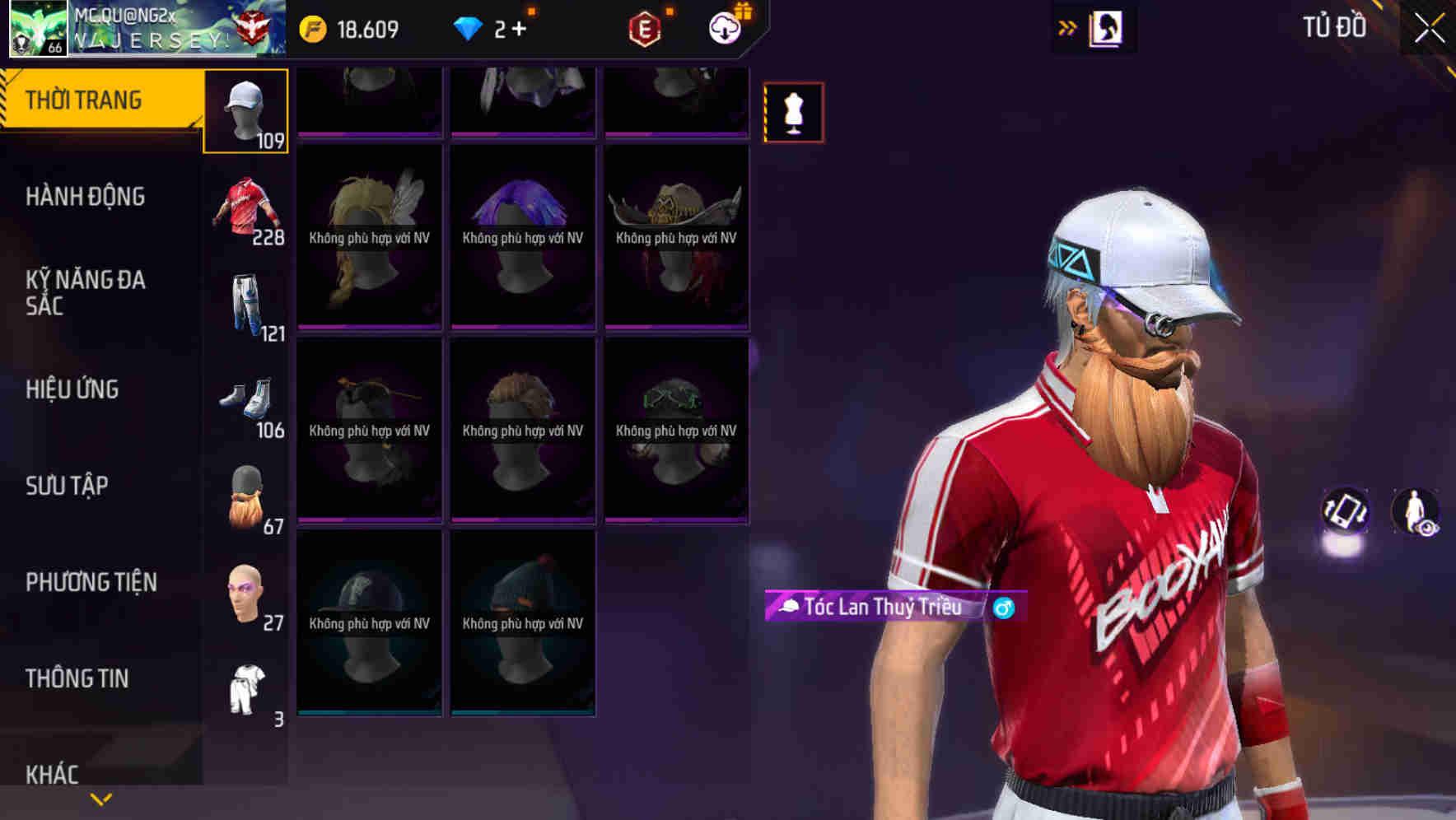Select the pants category icon

(x=245, y=305)
